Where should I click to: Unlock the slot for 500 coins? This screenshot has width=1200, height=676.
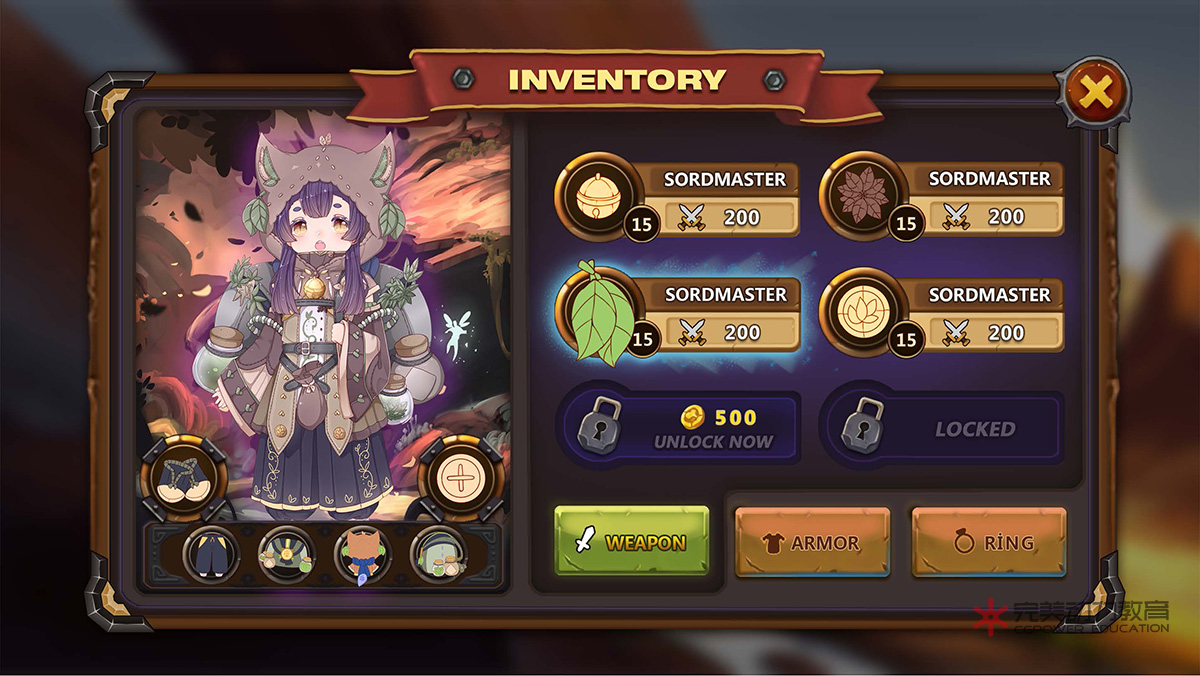(x=679, y=429)
